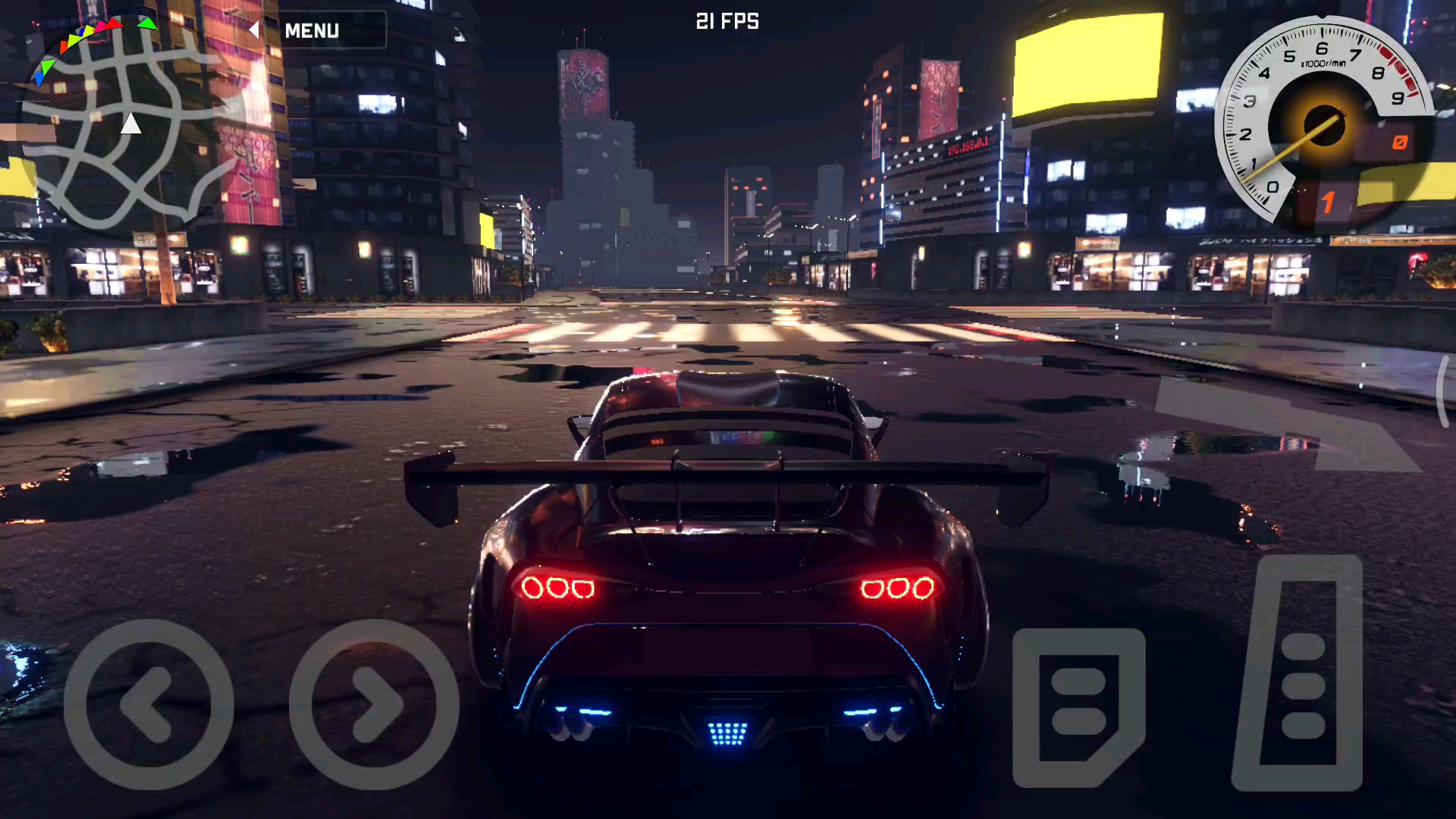Tap the 21 FPS counter to toggle it
This screenshot has width=1456, height=819.
[726, 22]
